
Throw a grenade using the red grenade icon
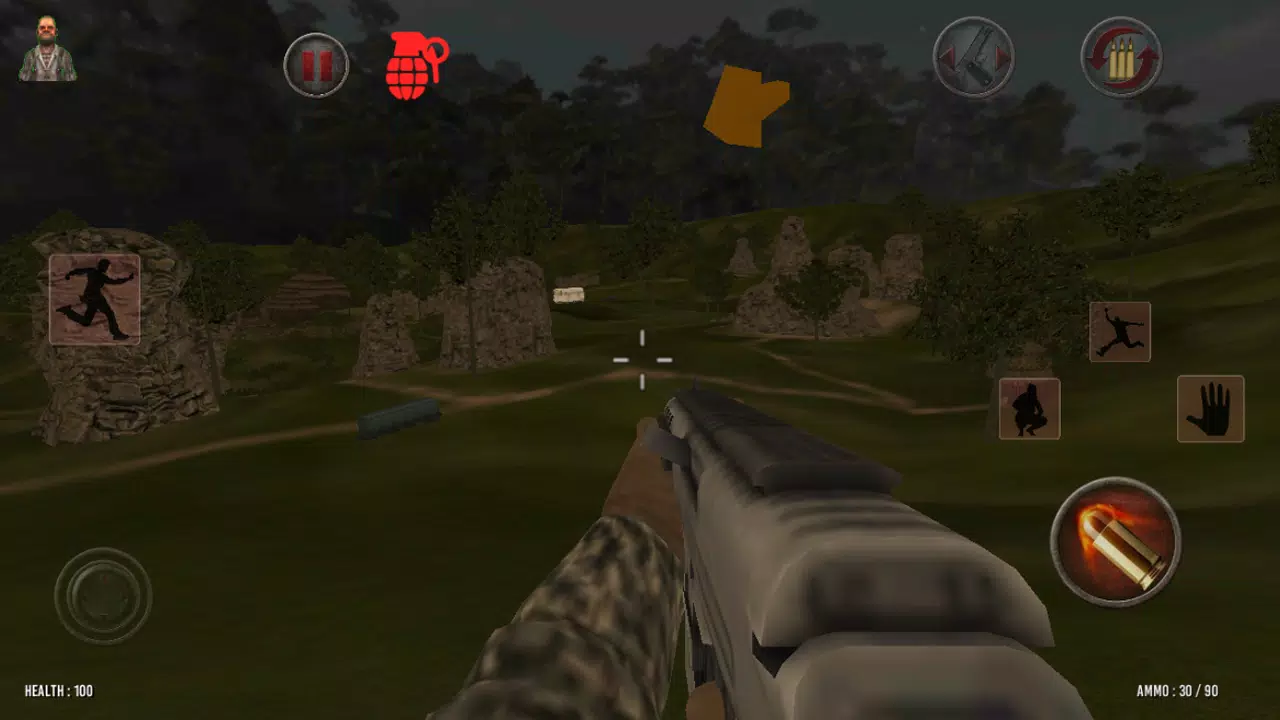[x=415, y=66]
